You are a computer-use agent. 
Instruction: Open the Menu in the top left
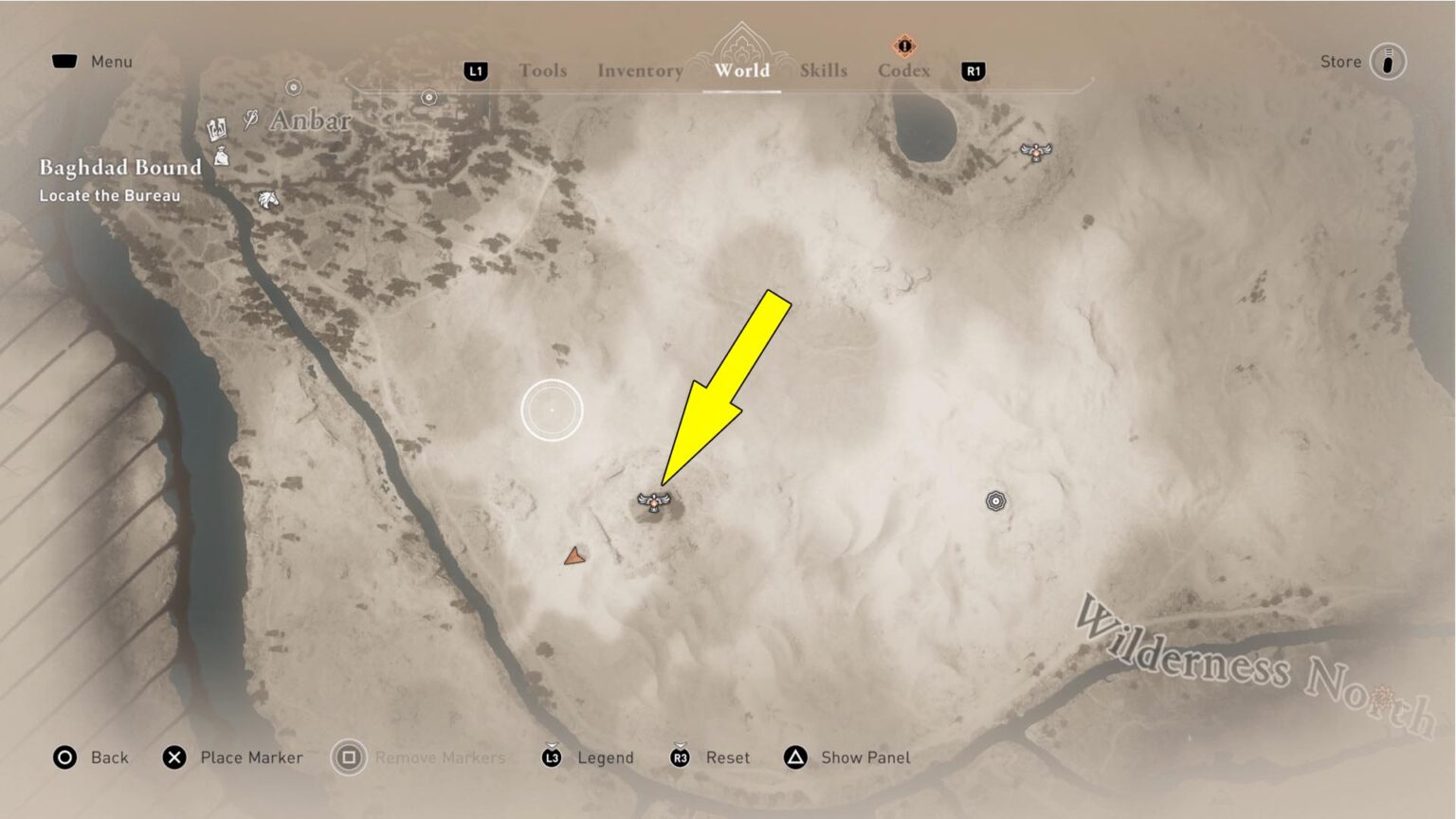[x=93, y=61]
